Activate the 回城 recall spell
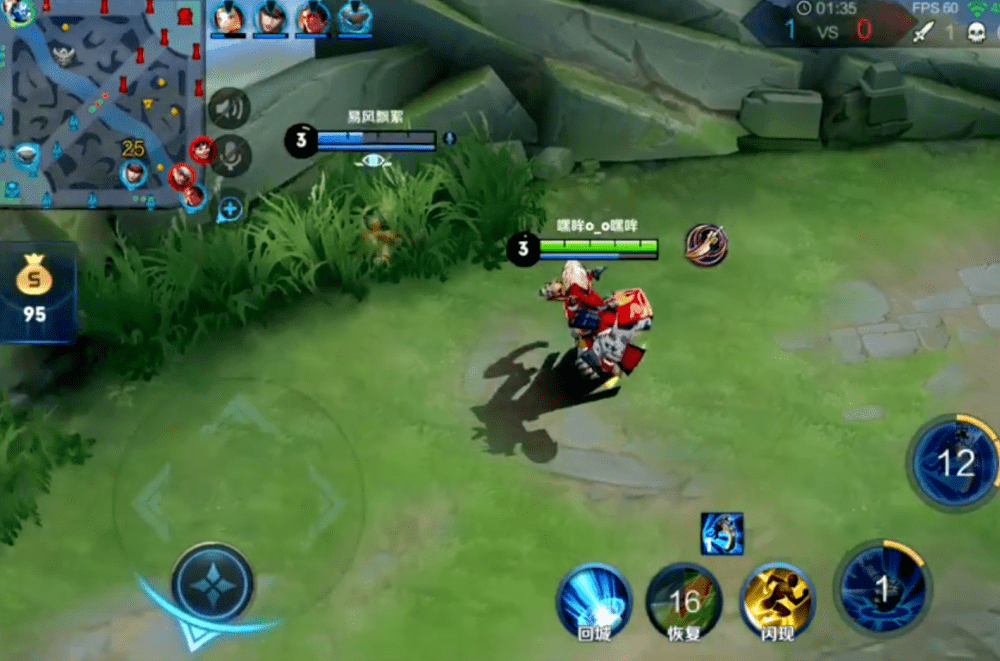 click(594, 601)
